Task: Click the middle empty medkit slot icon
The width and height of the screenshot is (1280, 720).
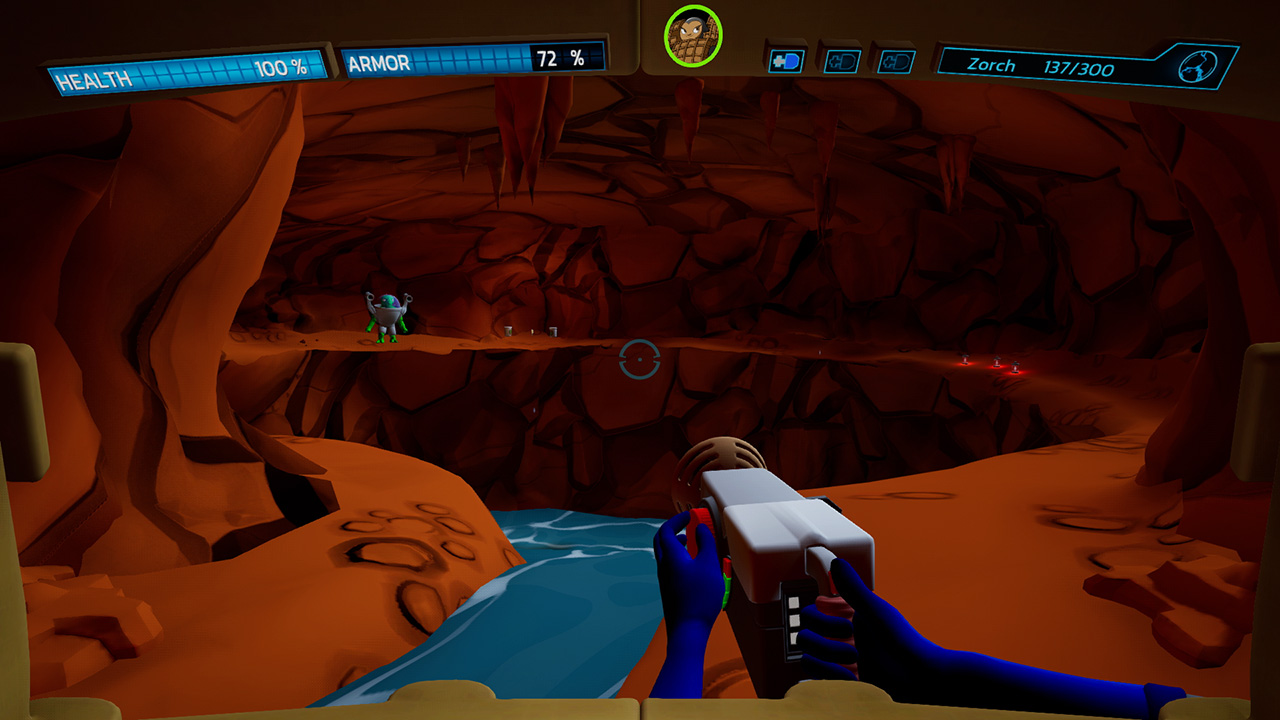Action: tap(843, 60)
